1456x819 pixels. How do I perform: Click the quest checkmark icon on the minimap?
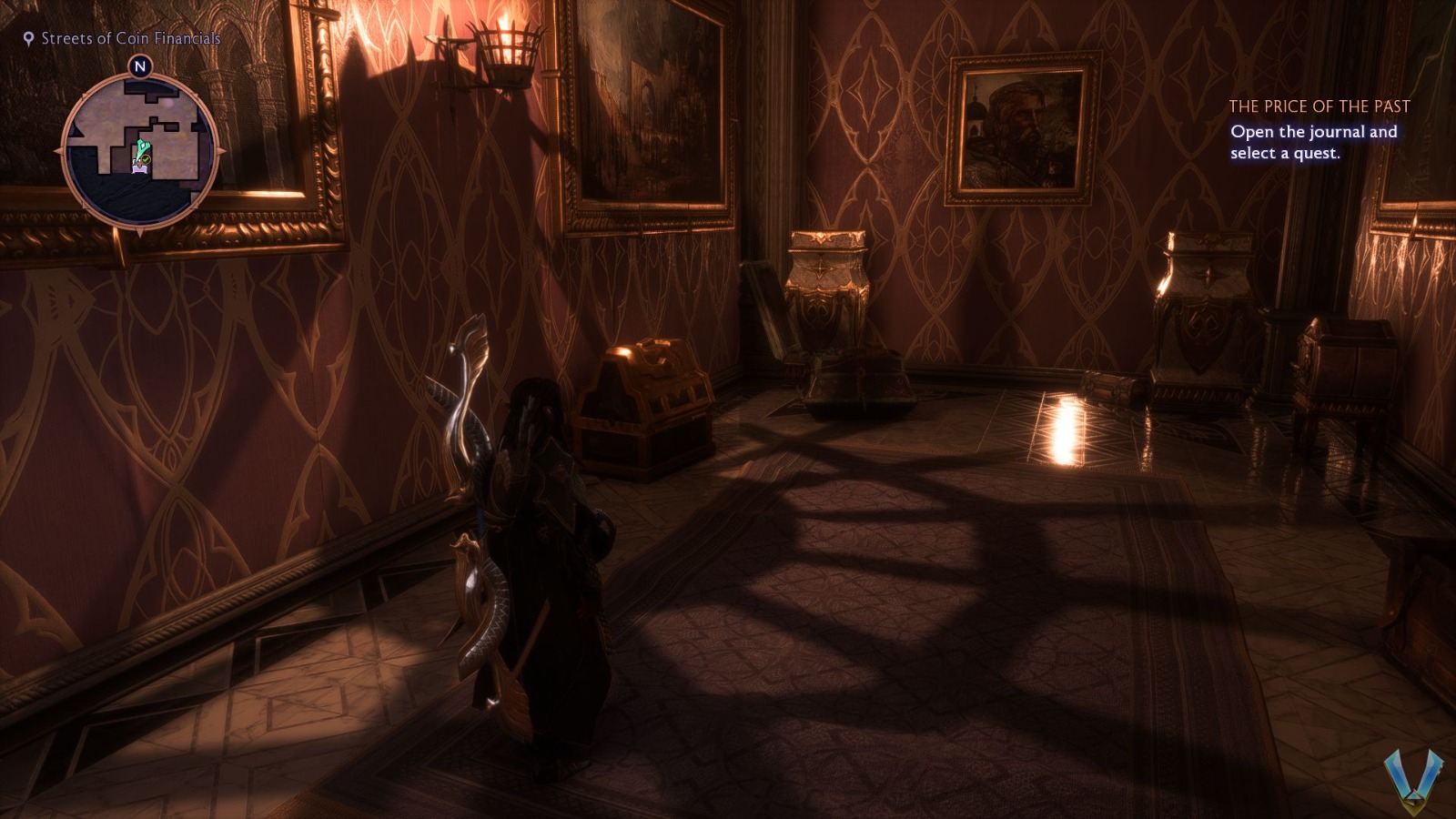pos(146,159)
